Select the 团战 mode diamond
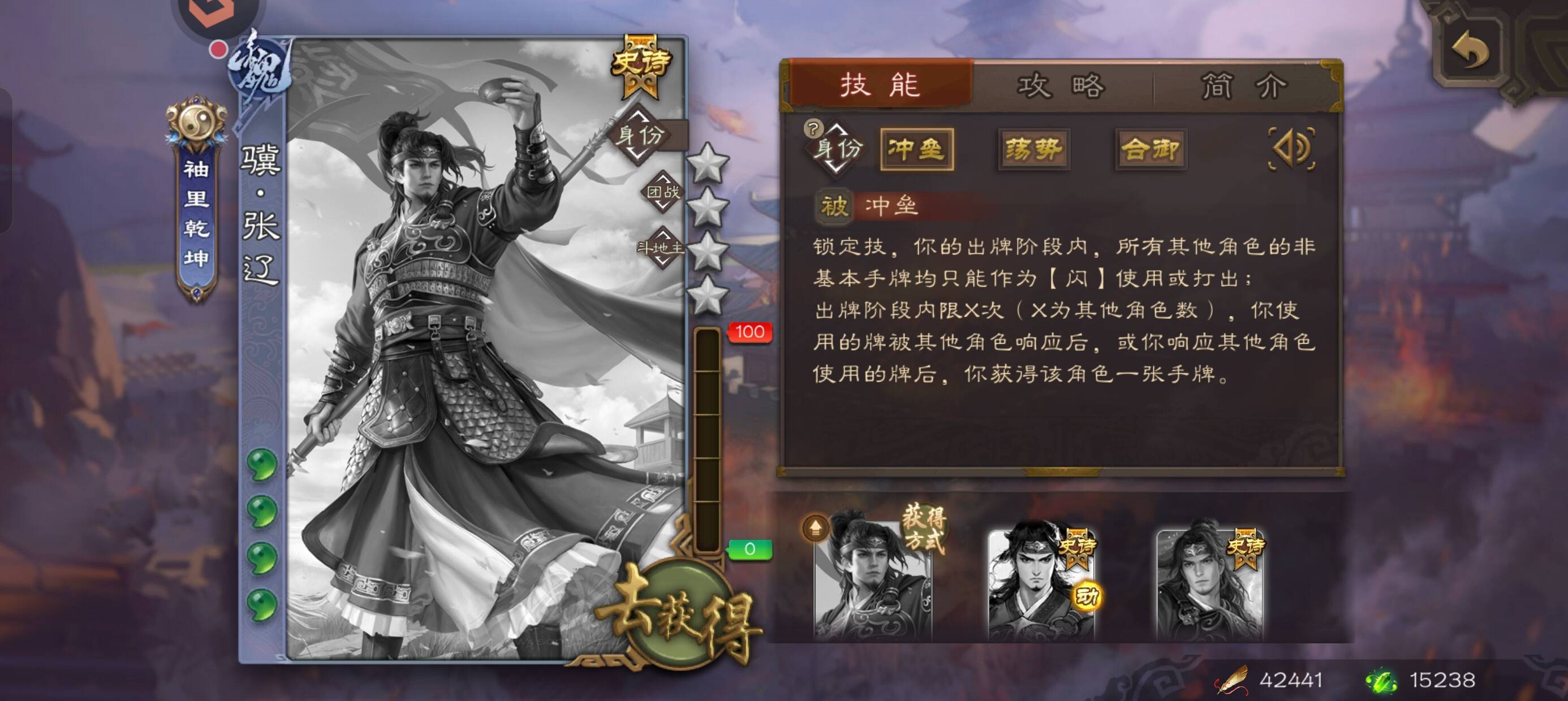This screenshot has height=701, width=1568. pos(662,192)
